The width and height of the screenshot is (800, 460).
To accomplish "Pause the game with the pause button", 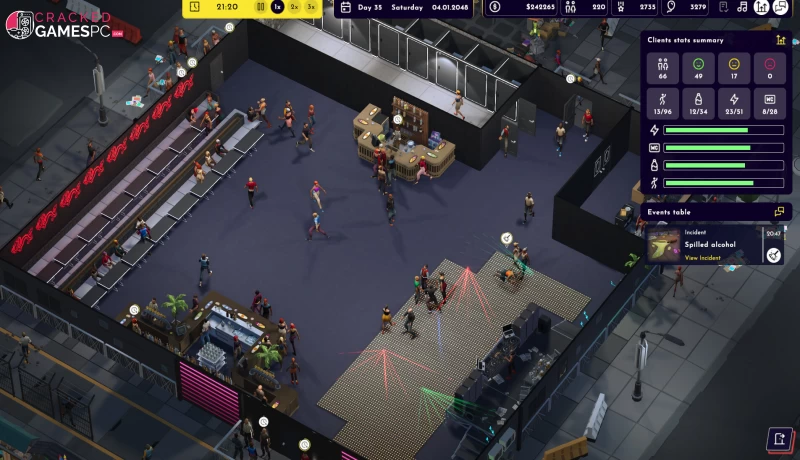I will [261, 7].
